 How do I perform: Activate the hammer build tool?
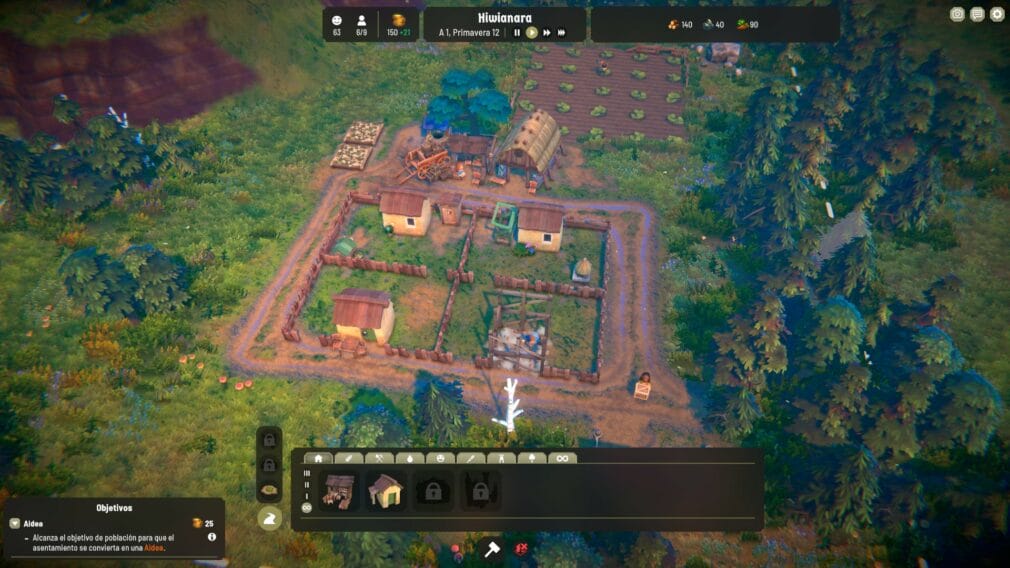(x=492, y=548)
